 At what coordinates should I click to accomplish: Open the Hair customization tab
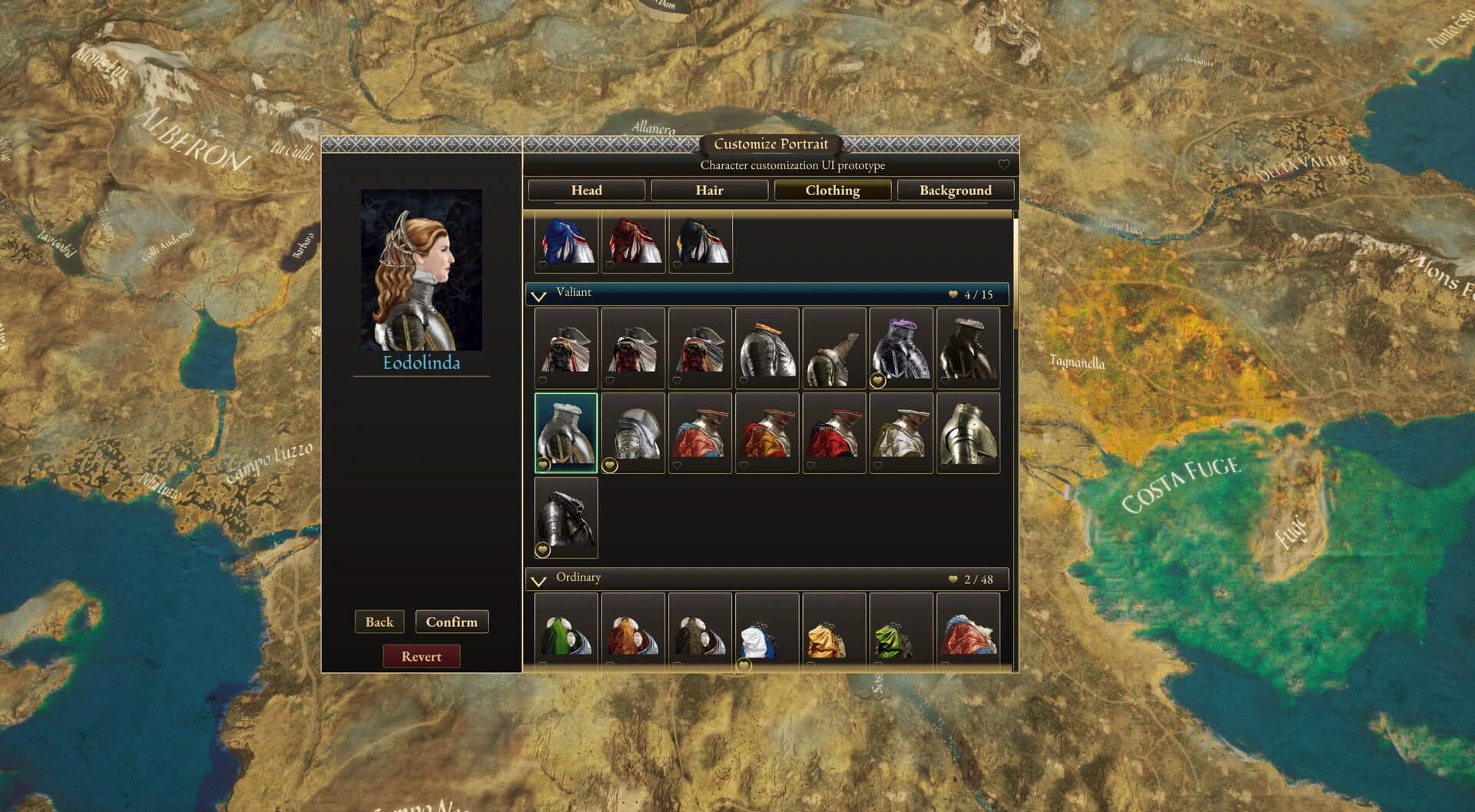pos(709,190)
